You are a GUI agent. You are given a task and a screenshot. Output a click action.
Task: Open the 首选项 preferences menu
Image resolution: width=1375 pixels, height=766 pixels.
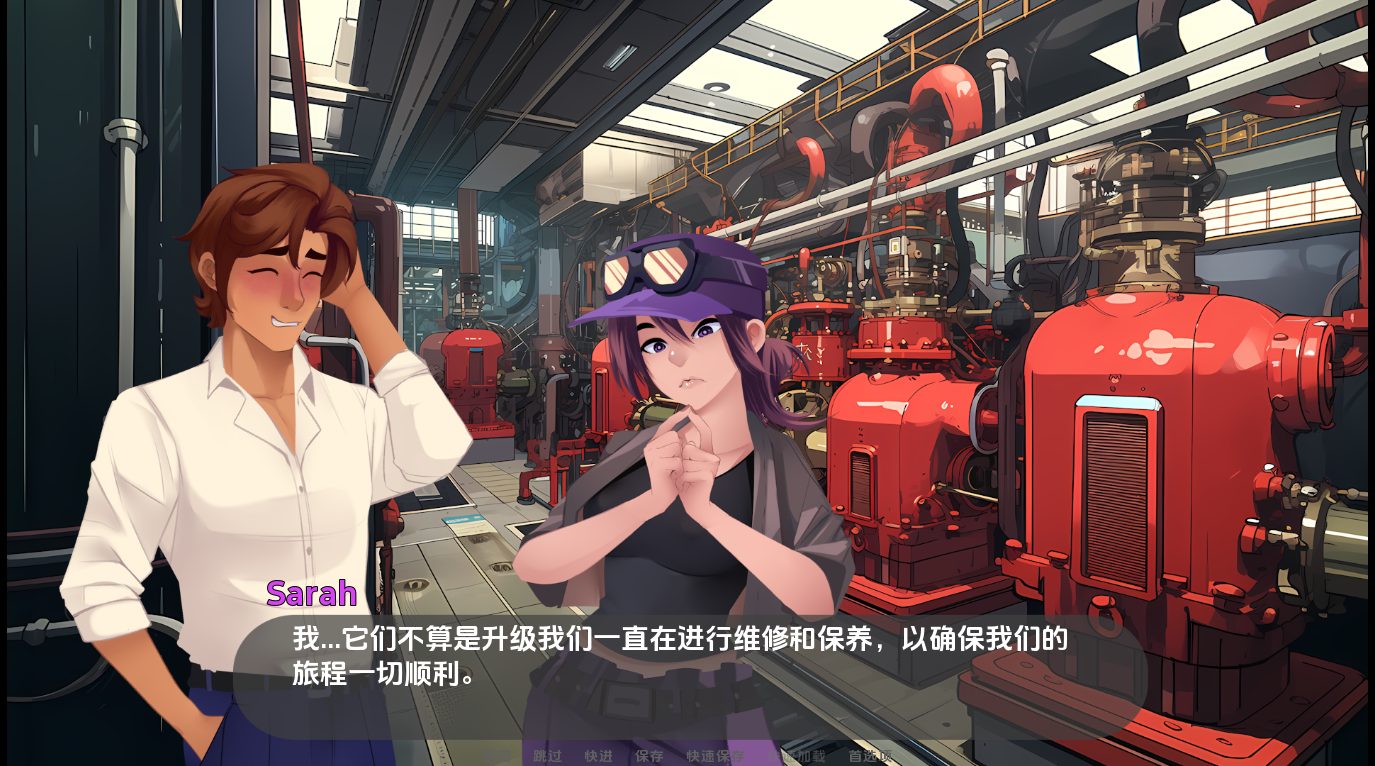(869, 756)
